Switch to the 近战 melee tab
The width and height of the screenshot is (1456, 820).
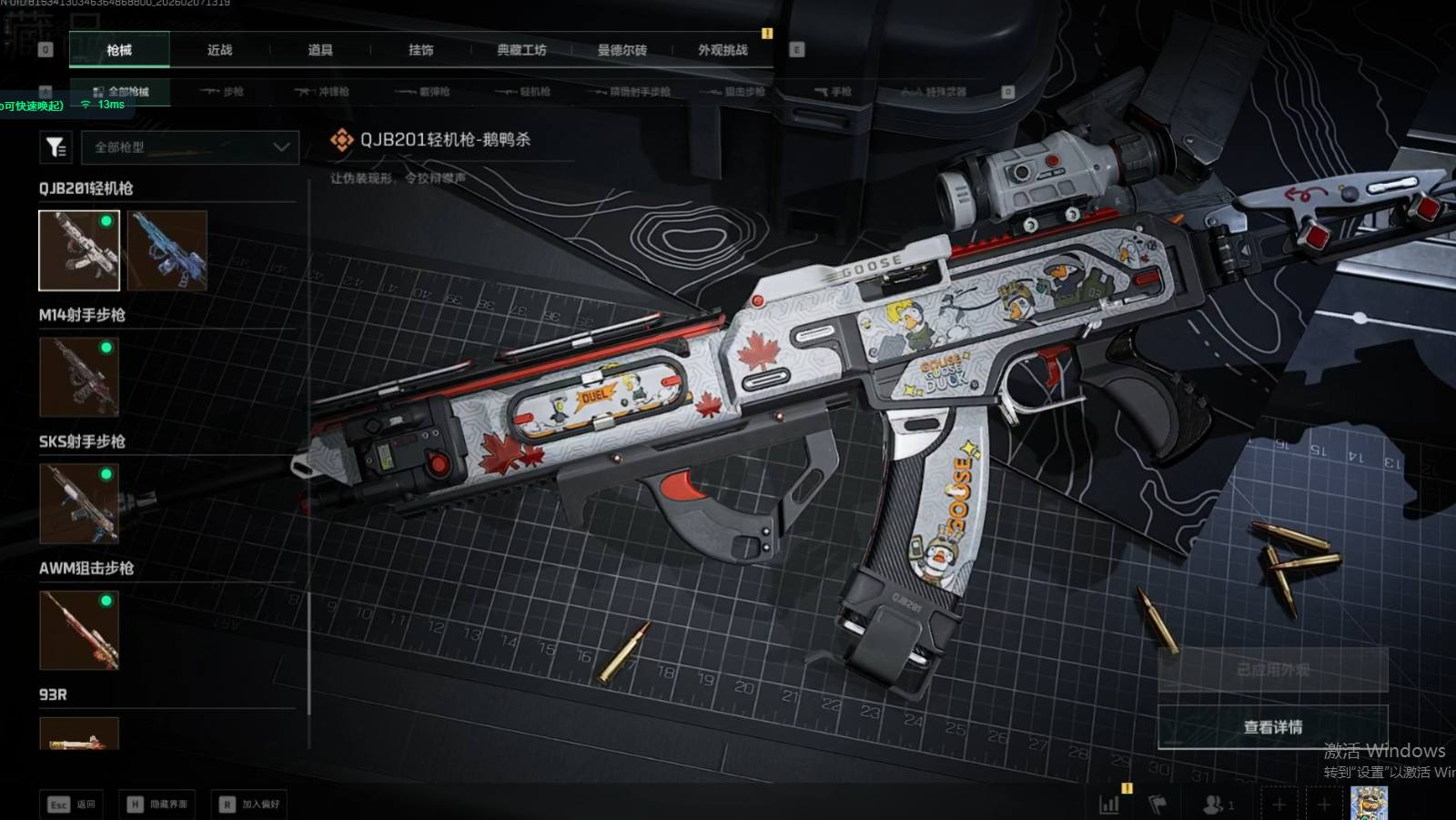click(x=219, y=50)
